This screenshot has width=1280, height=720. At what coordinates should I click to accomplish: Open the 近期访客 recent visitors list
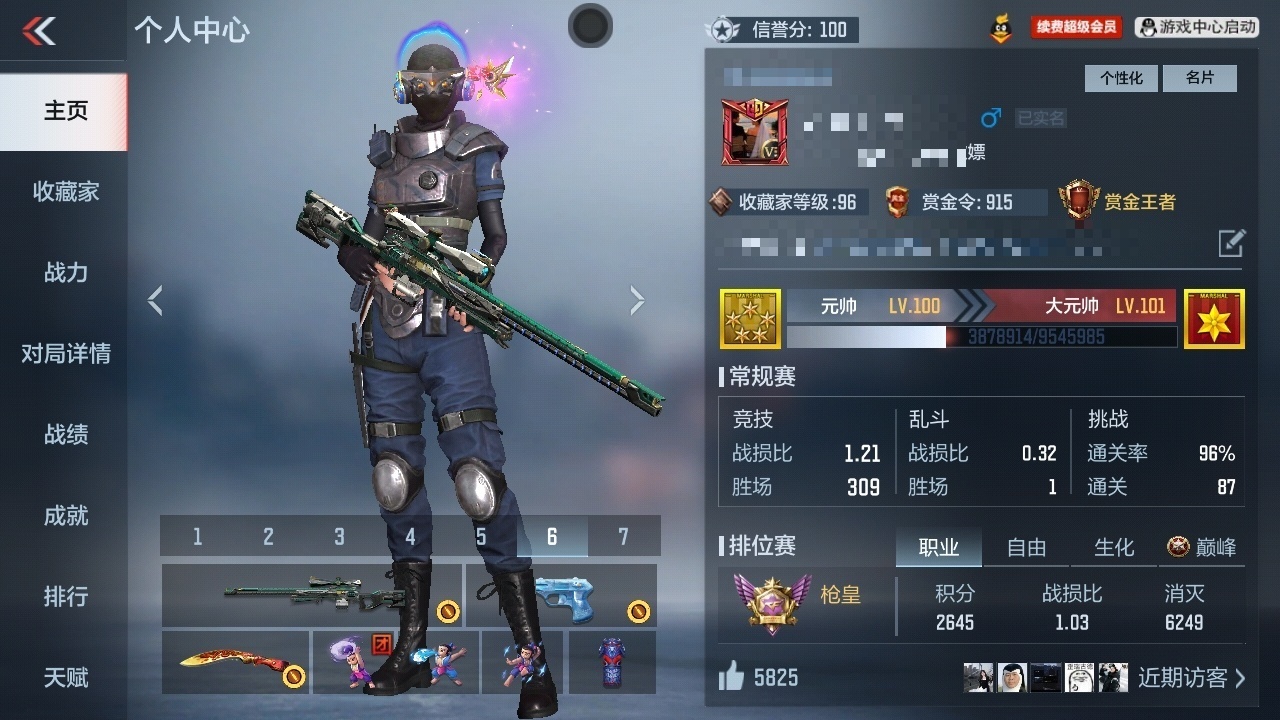[1191, 677]
